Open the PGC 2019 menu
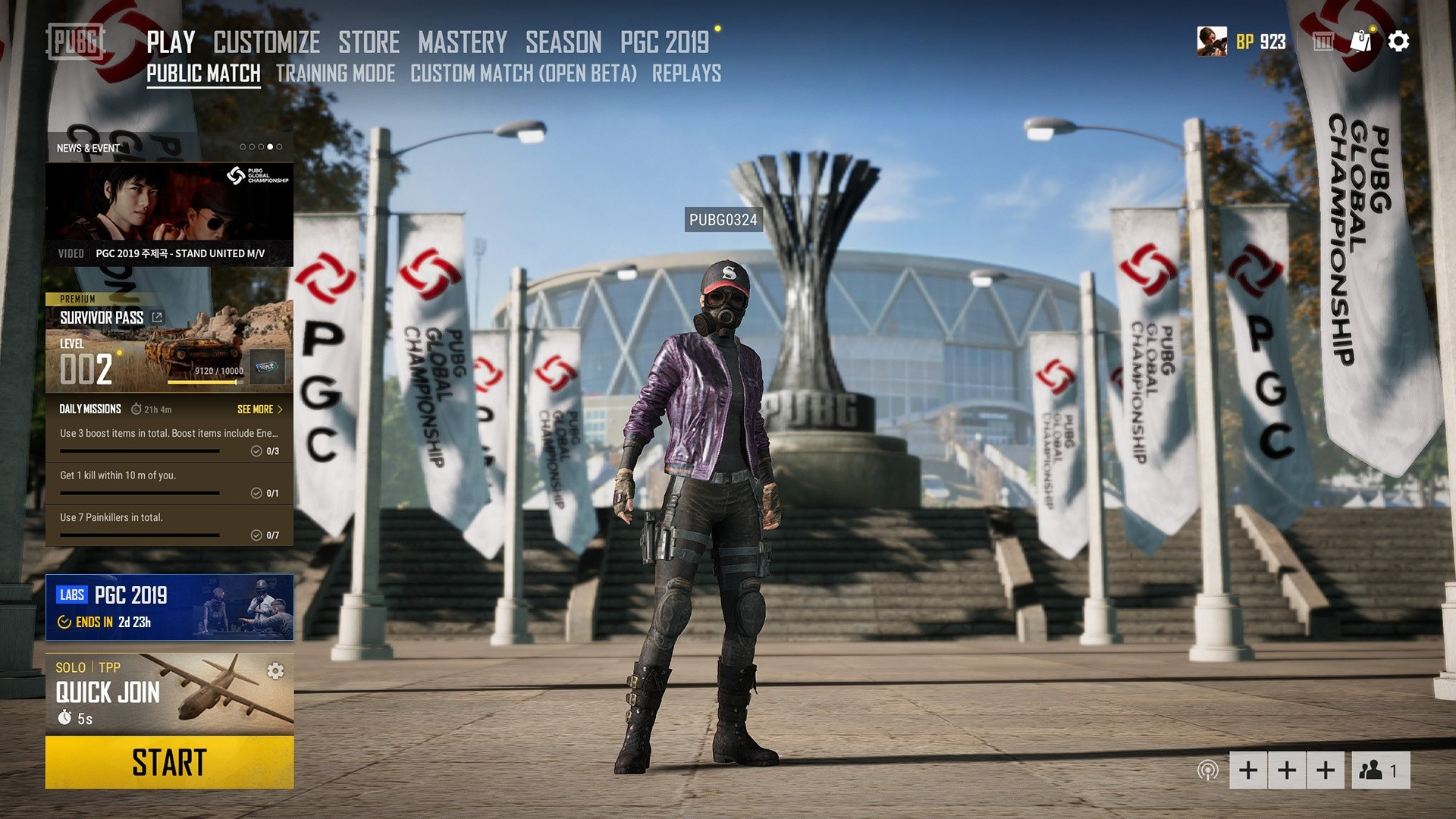 [664, 42]
